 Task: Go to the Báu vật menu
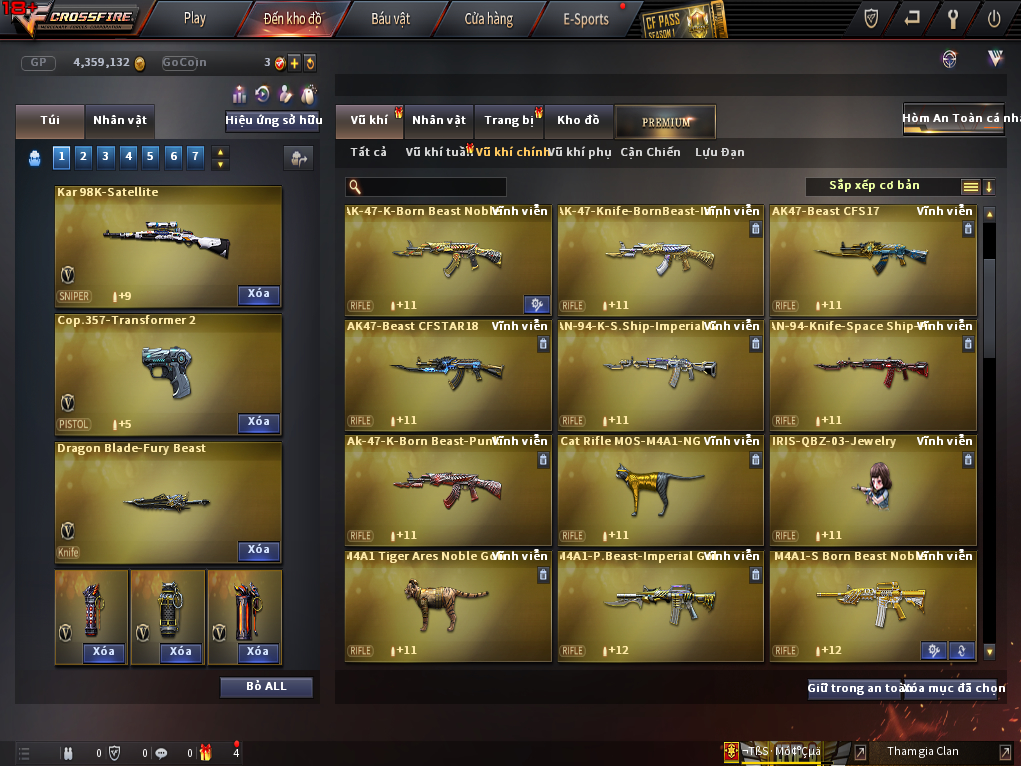click(x=390, y=18)
